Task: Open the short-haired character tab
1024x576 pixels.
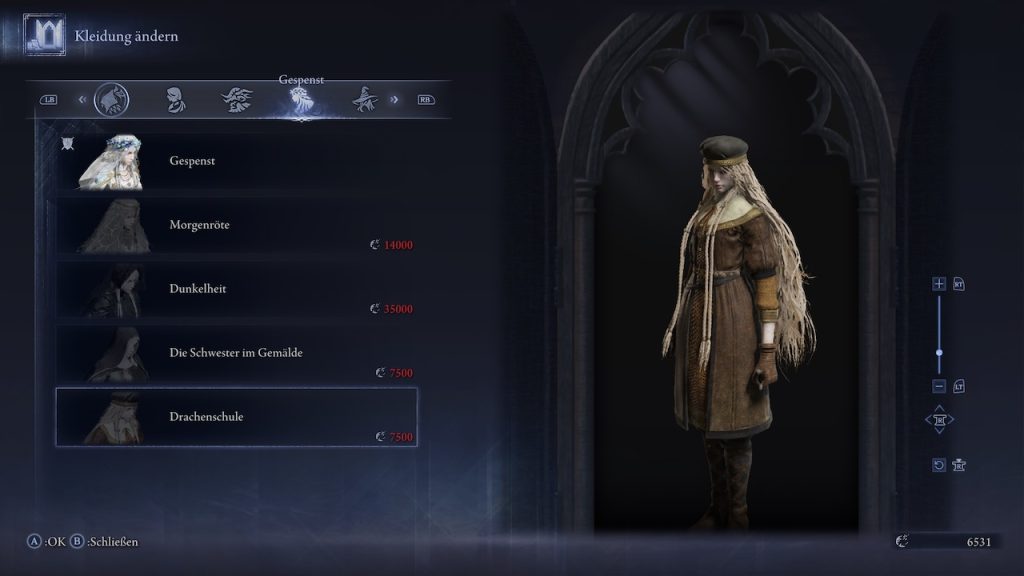Action: (175, 99)
